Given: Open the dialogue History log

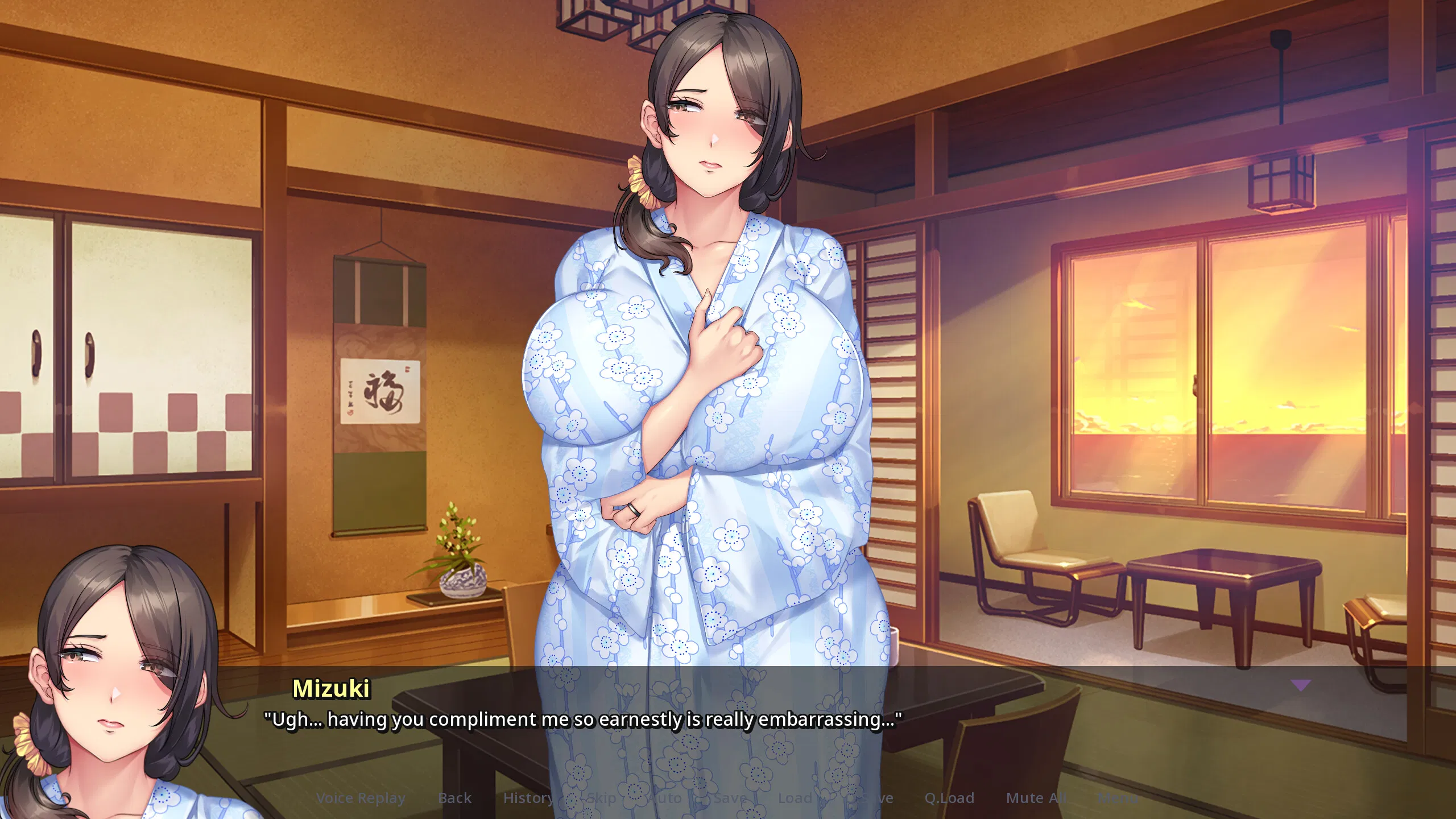Looking at the screenshot, I should coord(528,798).
